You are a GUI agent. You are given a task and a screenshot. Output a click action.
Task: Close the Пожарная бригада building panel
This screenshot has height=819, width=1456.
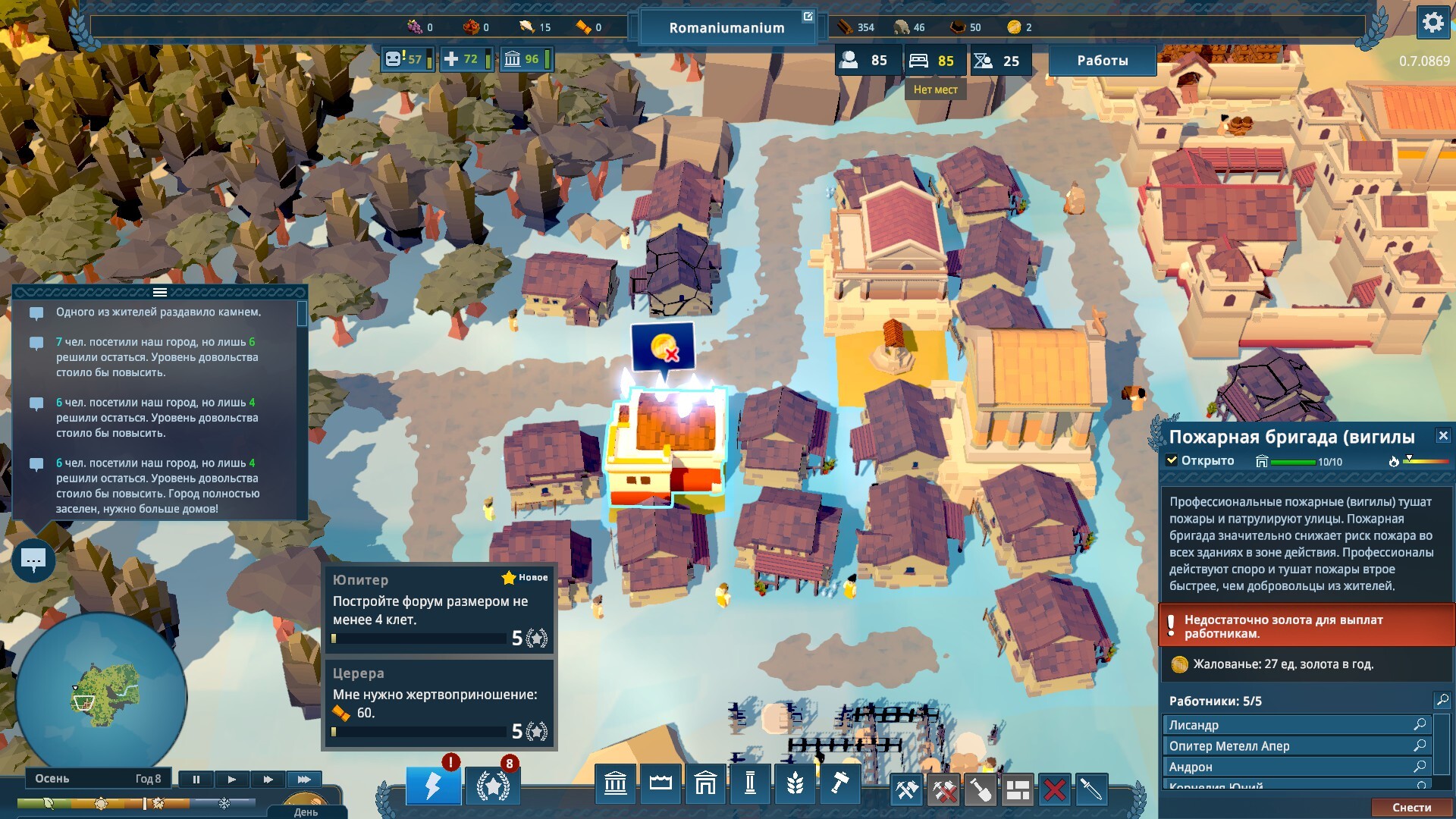pyautogui.click(x=1443, y=436)
